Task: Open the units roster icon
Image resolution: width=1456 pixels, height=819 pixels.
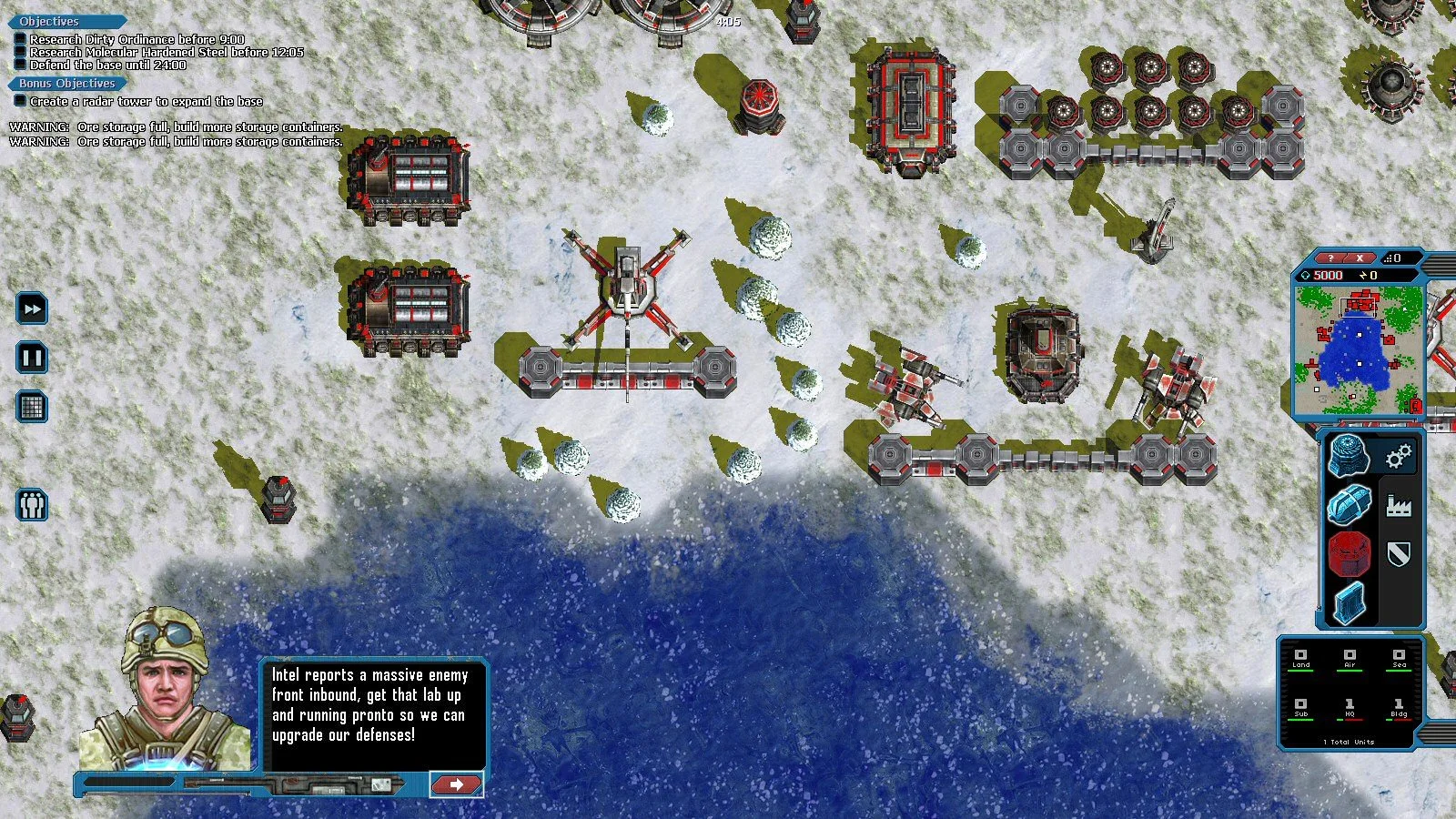Action: (x=31, y=504)
